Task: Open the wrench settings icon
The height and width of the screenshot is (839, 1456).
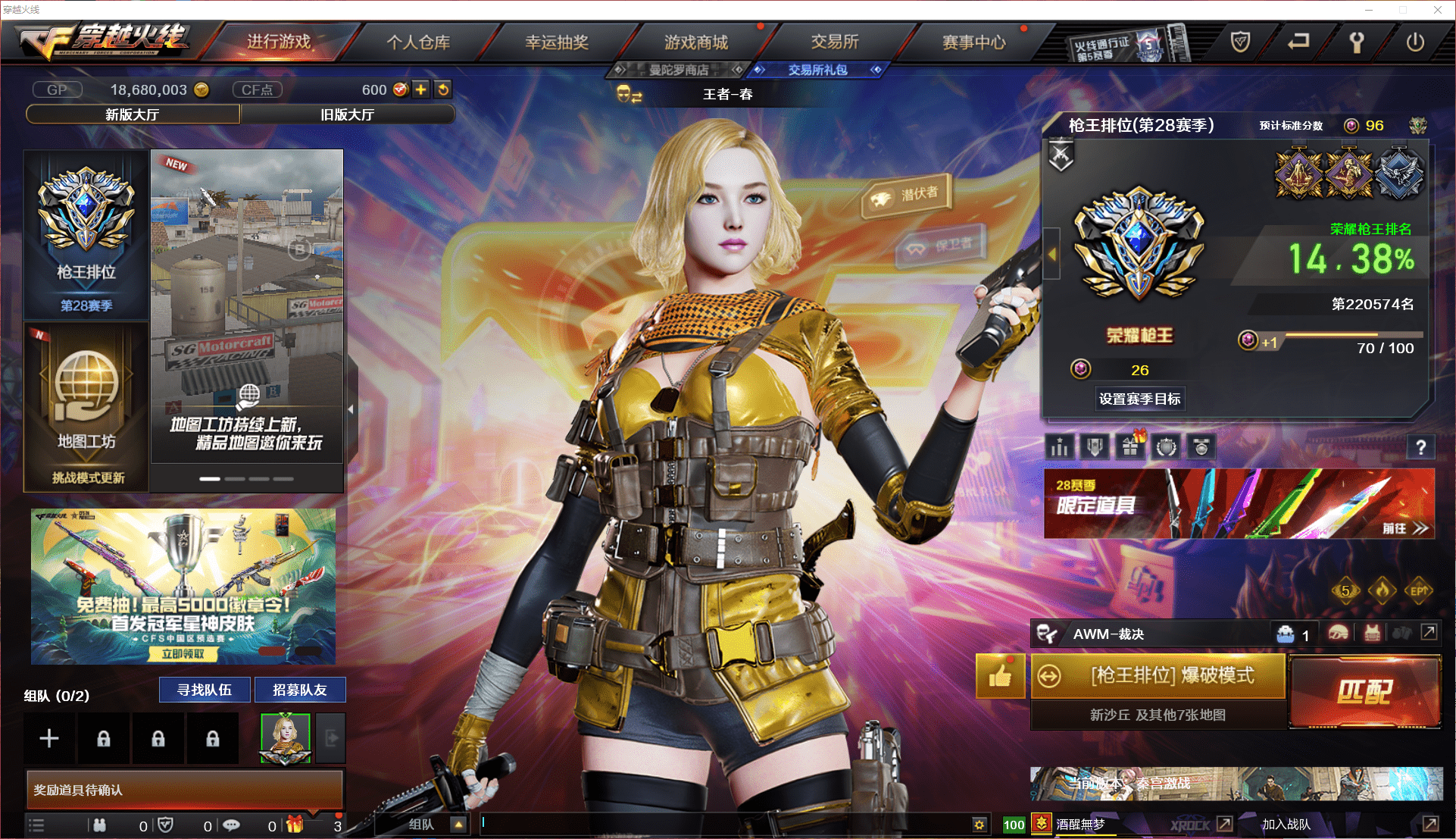Action: pyautogui.click(x=1357, y=42)
